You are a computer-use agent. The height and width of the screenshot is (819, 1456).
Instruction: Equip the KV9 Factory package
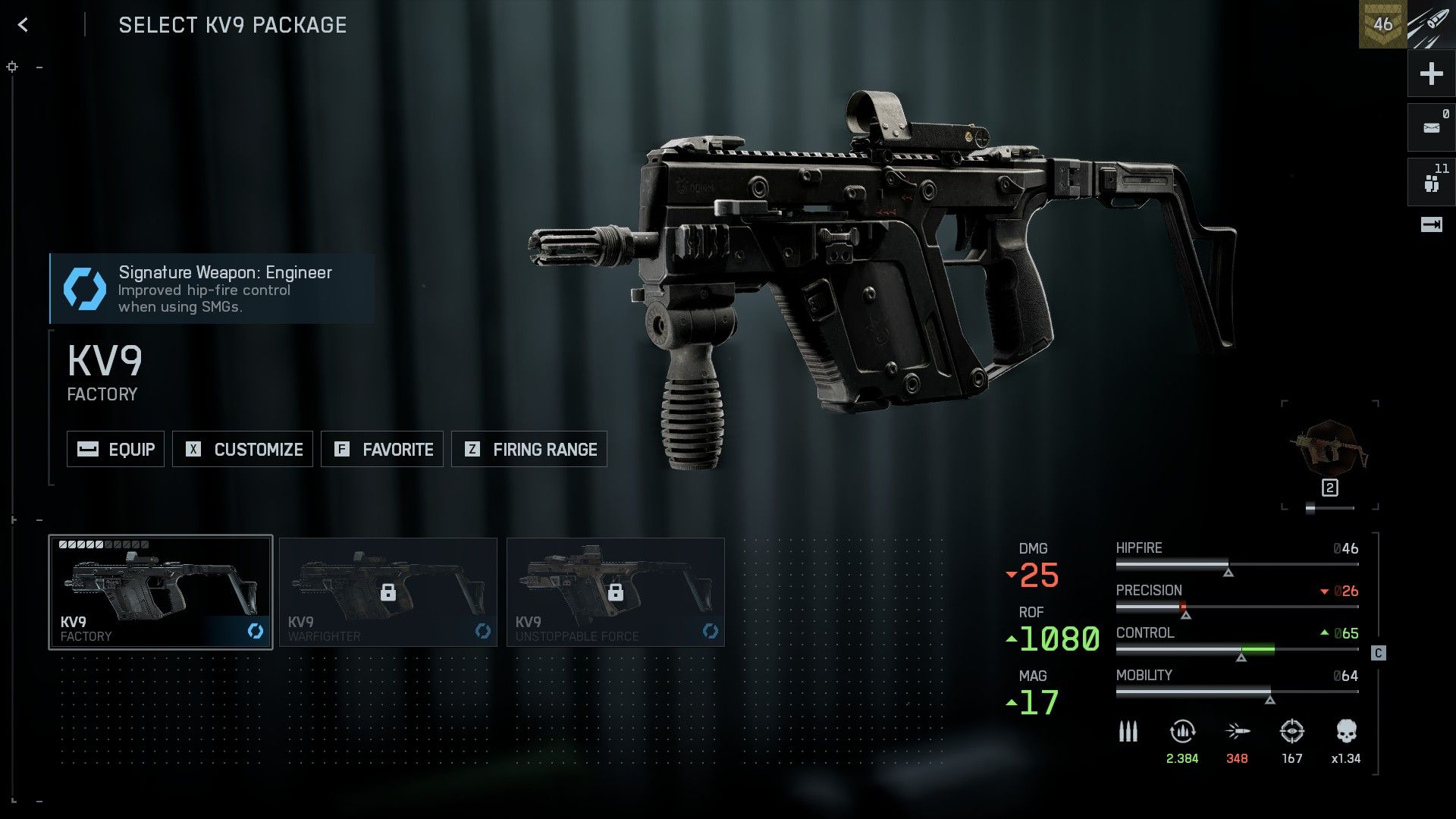point(115,449)
